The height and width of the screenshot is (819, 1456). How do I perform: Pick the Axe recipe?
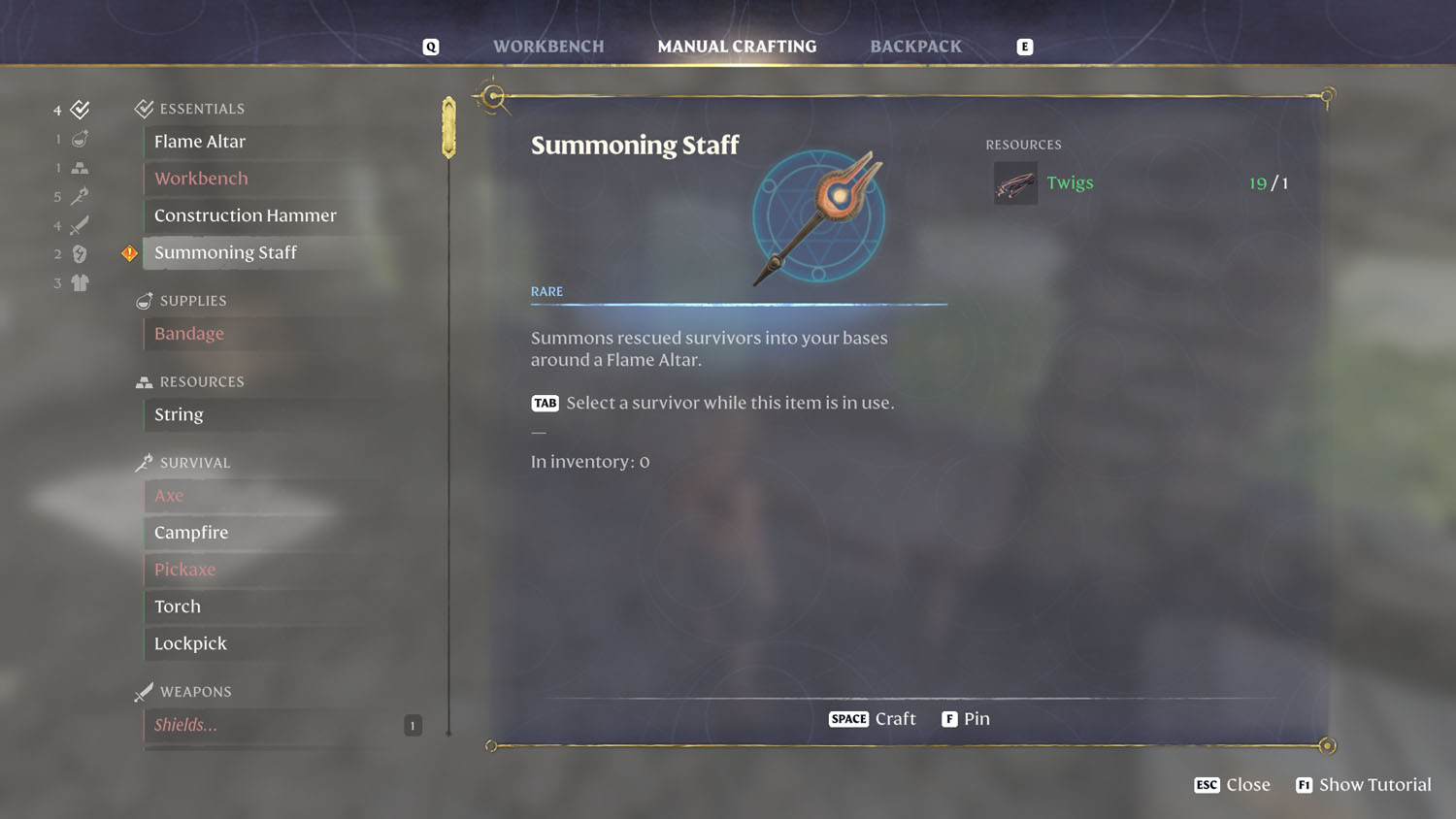(x=169, y=496)
